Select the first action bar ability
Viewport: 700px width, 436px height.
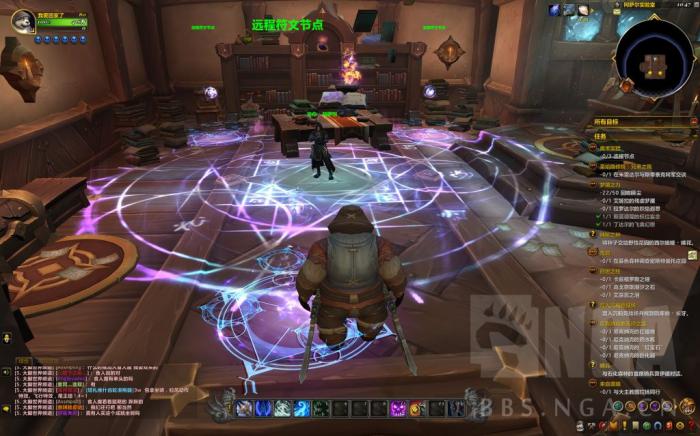(x=242, y=408)
